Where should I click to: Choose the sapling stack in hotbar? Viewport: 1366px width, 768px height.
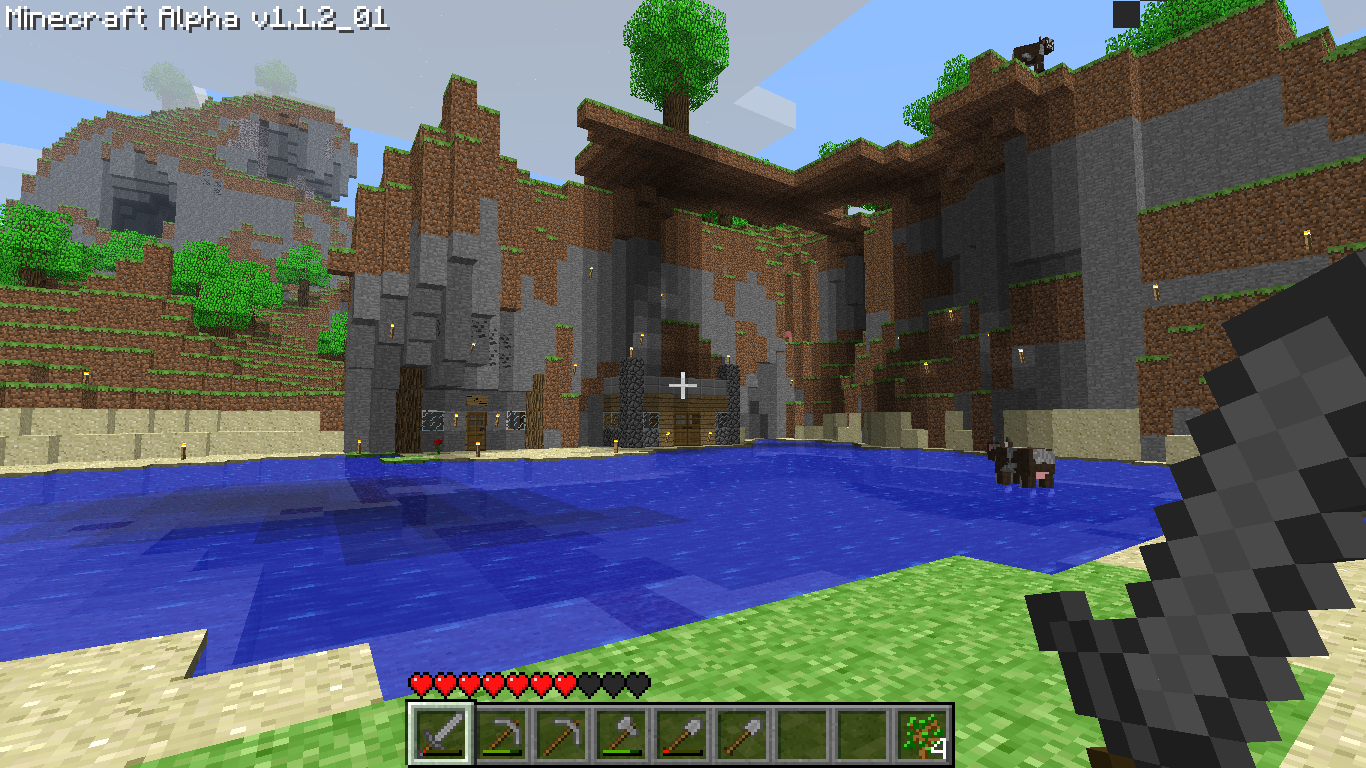click(920, 735)
